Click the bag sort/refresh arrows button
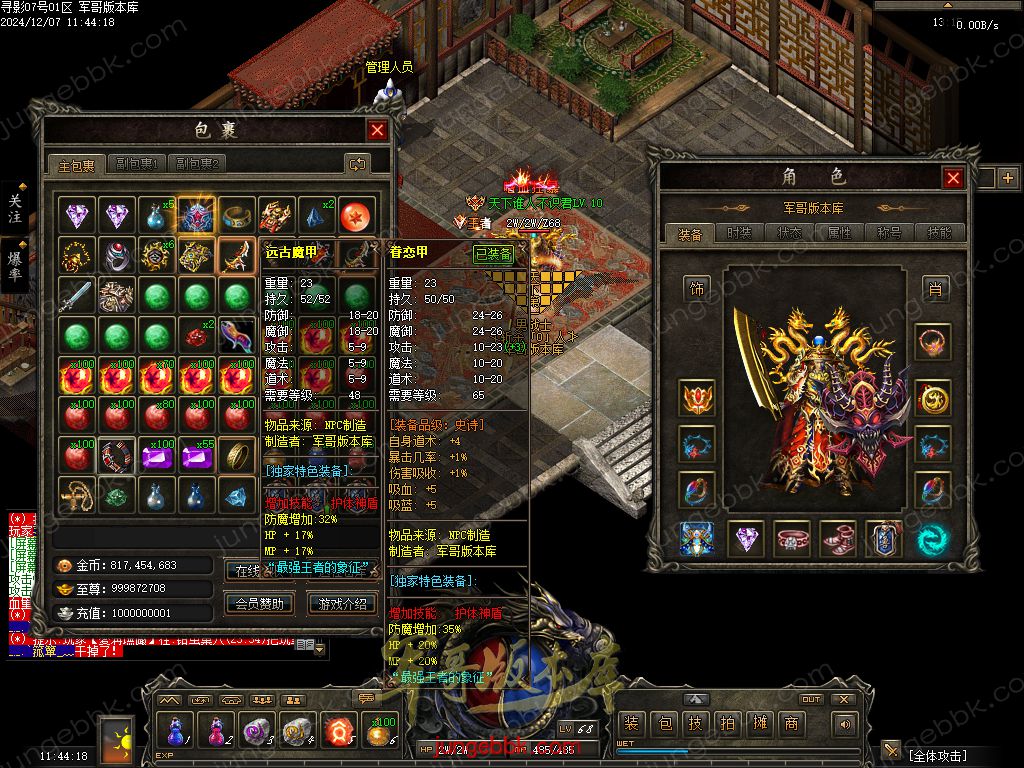1024x768 pixels. [357, 163]
